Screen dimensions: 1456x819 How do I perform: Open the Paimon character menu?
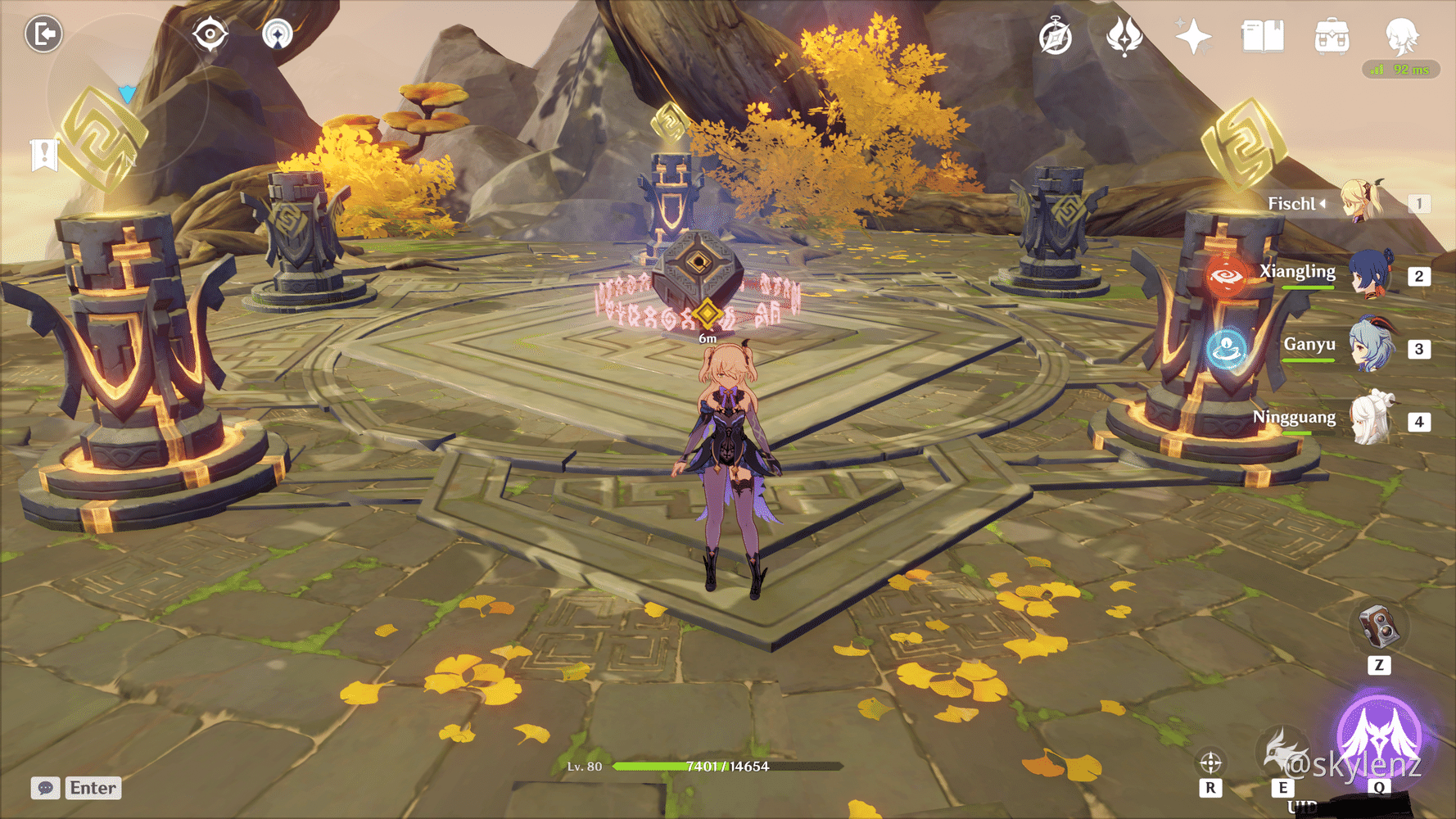pos(1401,36)
